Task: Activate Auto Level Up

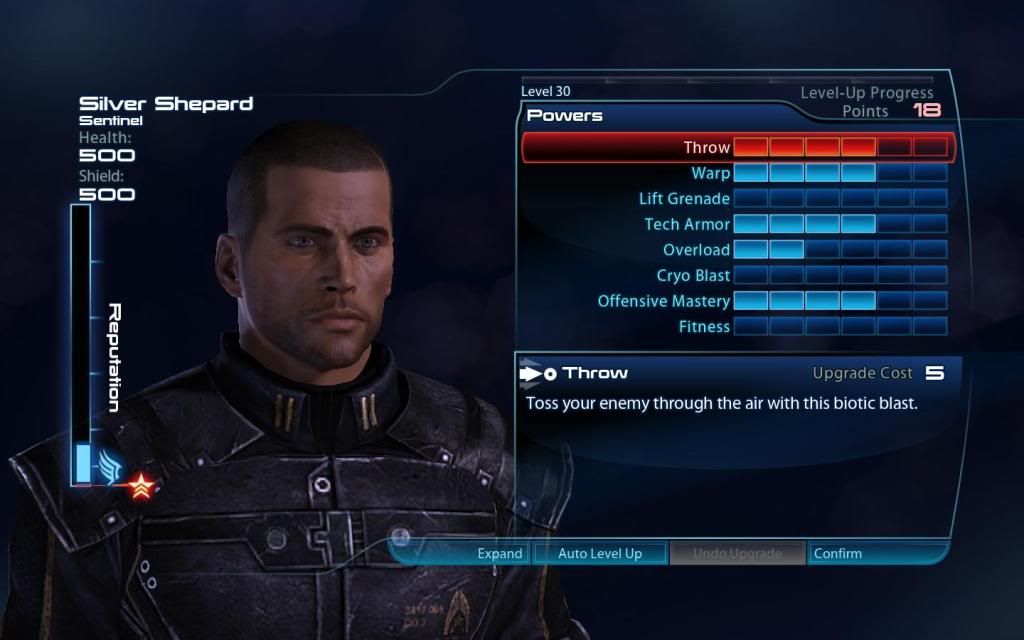Action: tap(599, 553)
